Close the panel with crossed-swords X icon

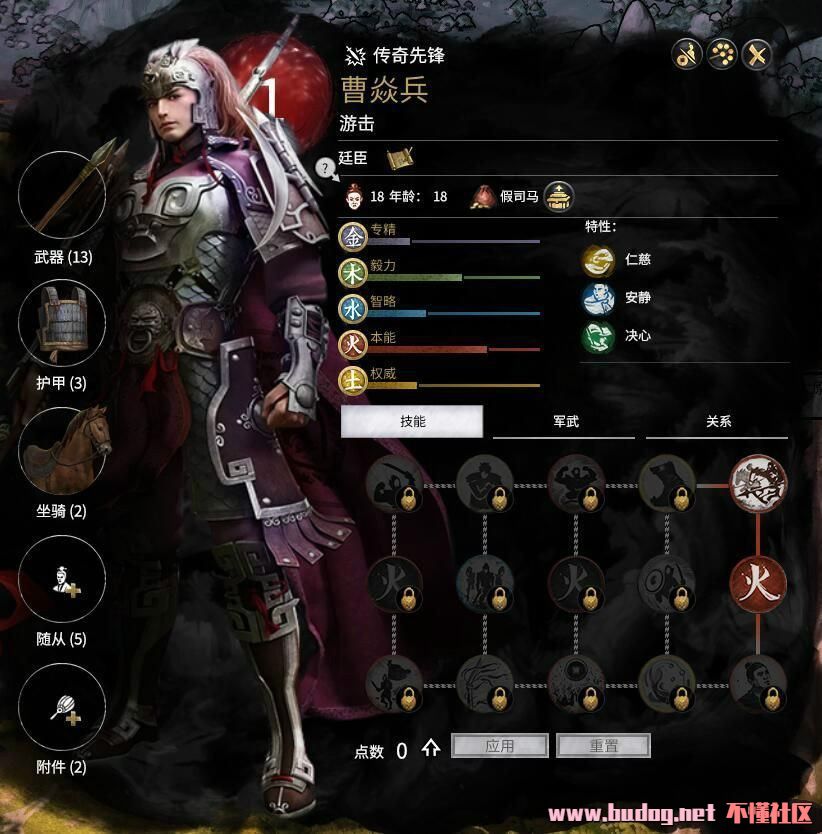[757, 55]
